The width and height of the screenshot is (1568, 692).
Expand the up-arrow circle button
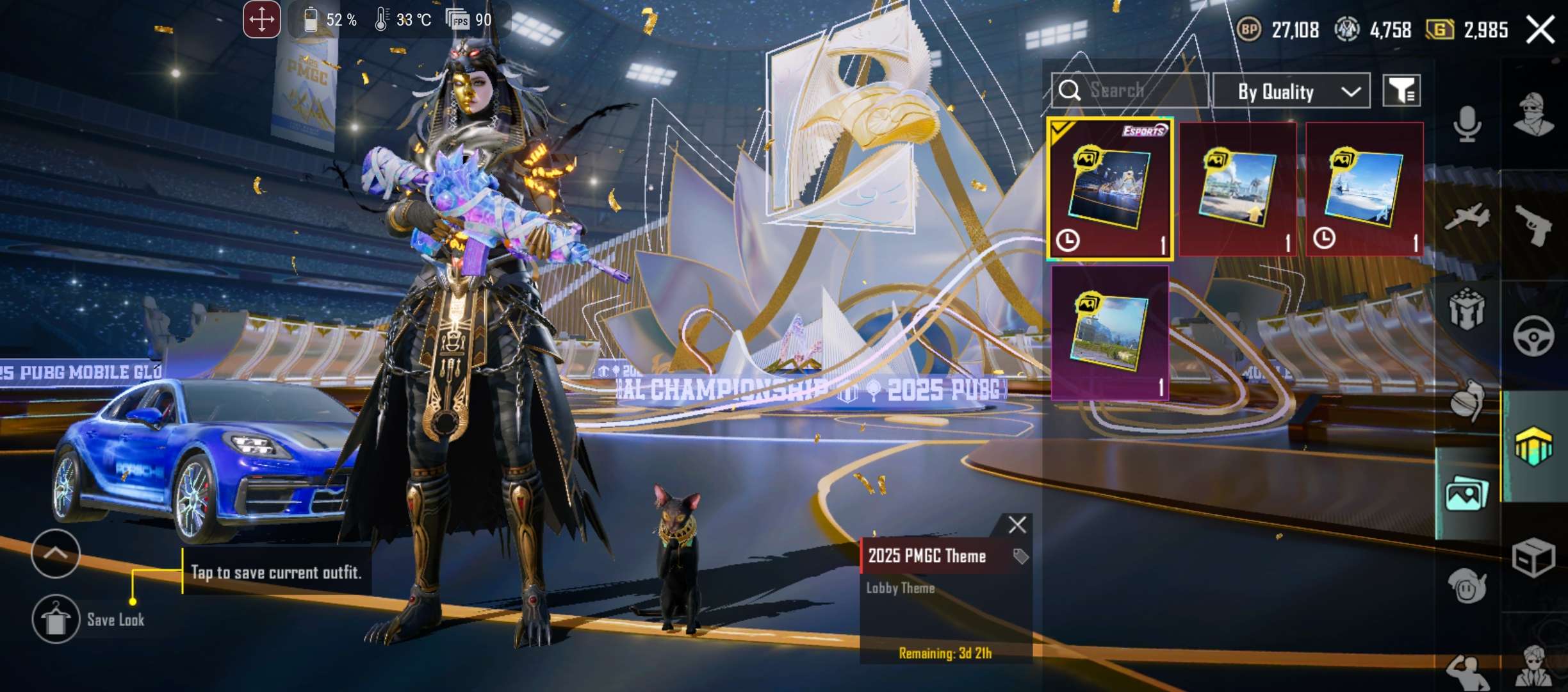coord(56,554)
